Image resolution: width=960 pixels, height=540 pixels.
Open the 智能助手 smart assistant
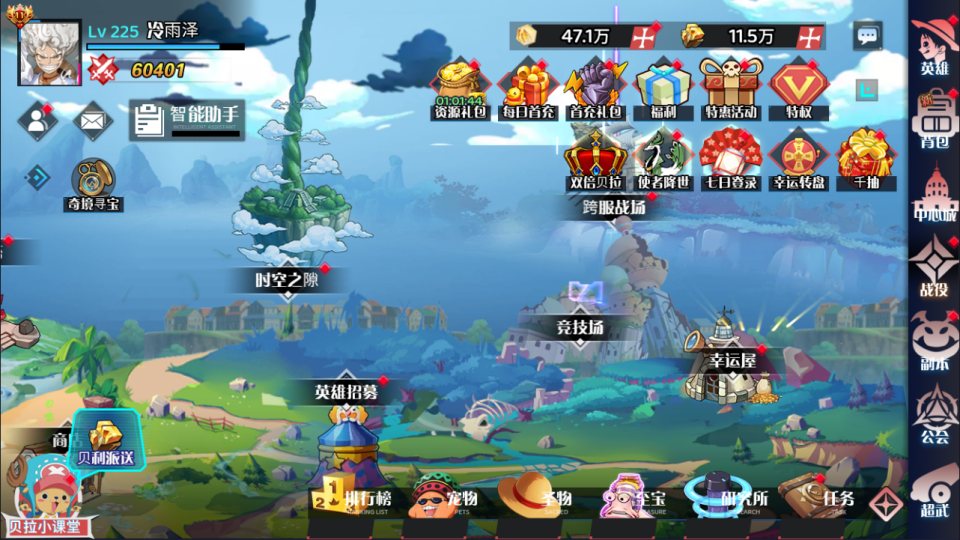click(x=188, y=120)
